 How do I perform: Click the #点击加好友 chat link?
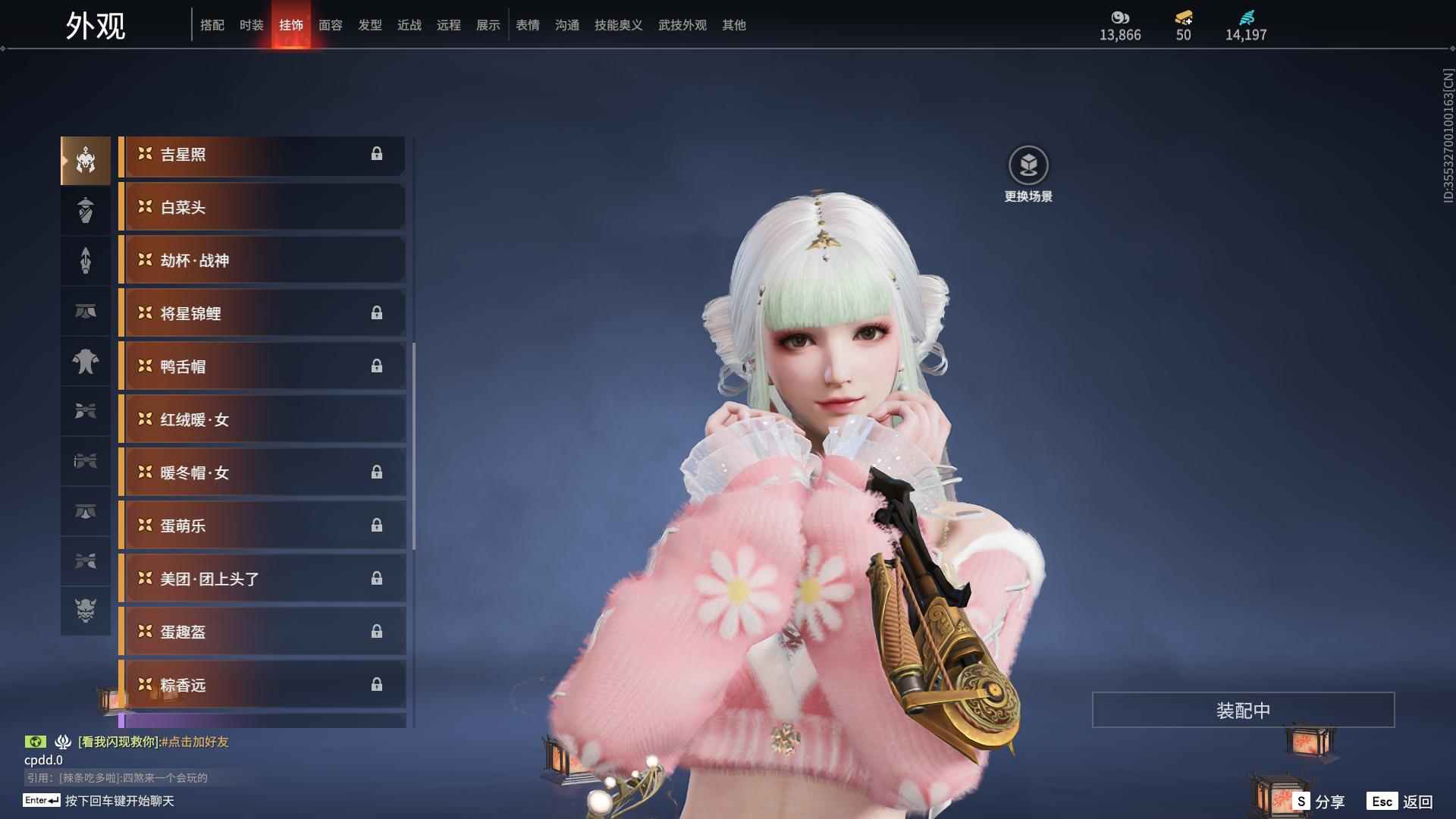pyautogui.click(x=195, y=742)
